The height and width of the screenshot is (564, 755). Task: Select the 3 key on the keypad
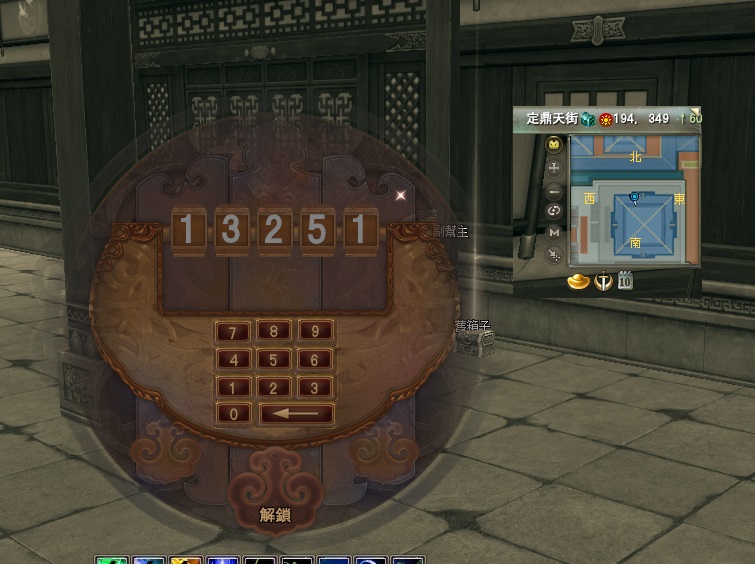(315, 388)
